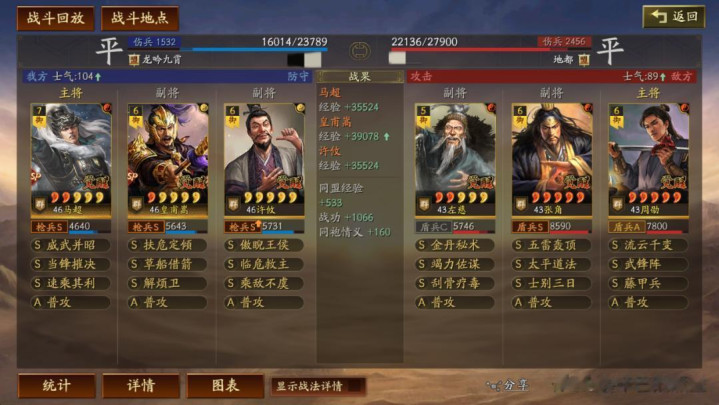This screenshot has width=719, height=405.
Task: Show the 详情 battle details
Action: (x=141, y=385)
